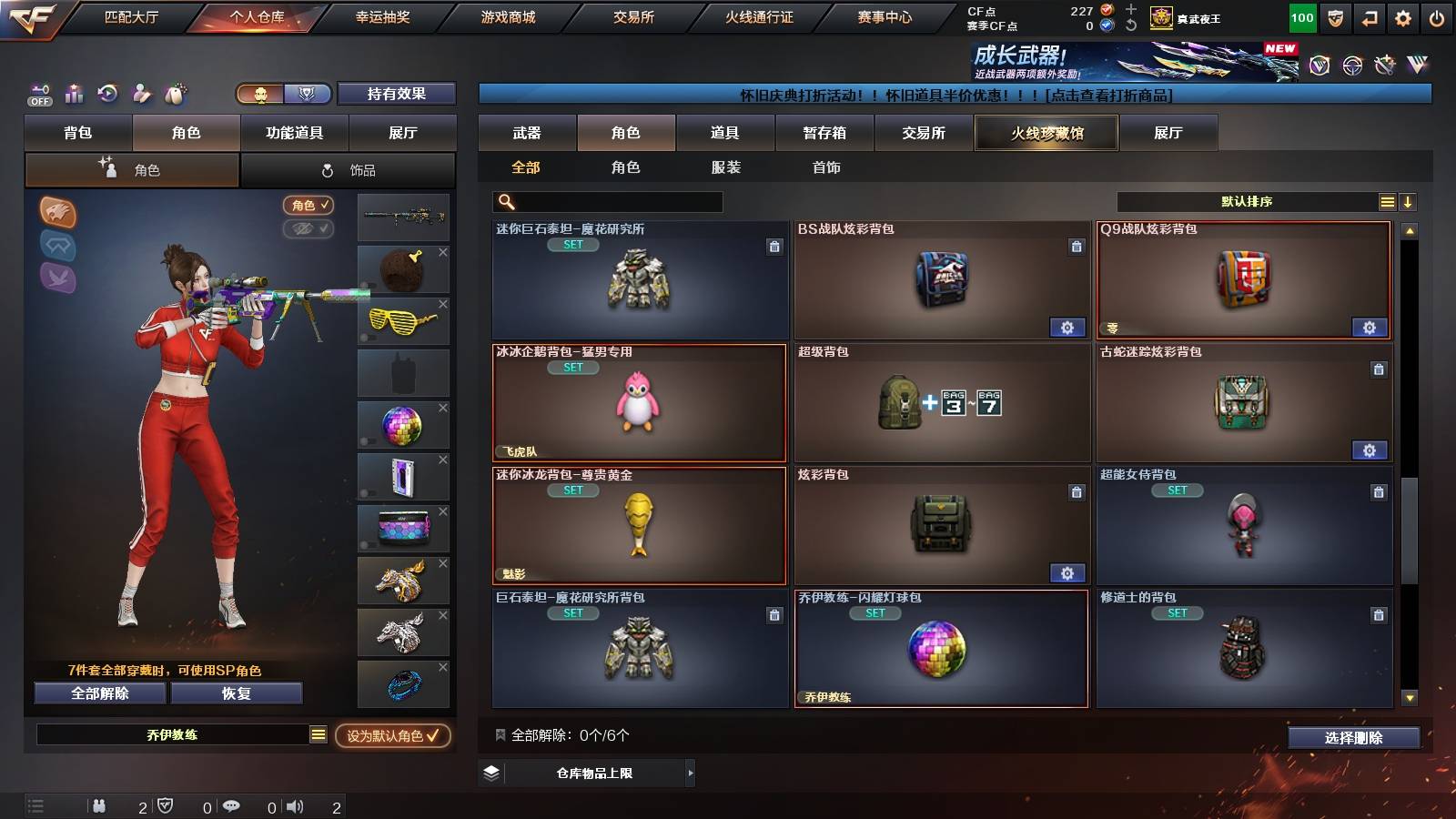The height and width of the screenshot is (819, 1456).
Task: Switch to the 火线珍藏馆 tab
Action: point(1046,133)
